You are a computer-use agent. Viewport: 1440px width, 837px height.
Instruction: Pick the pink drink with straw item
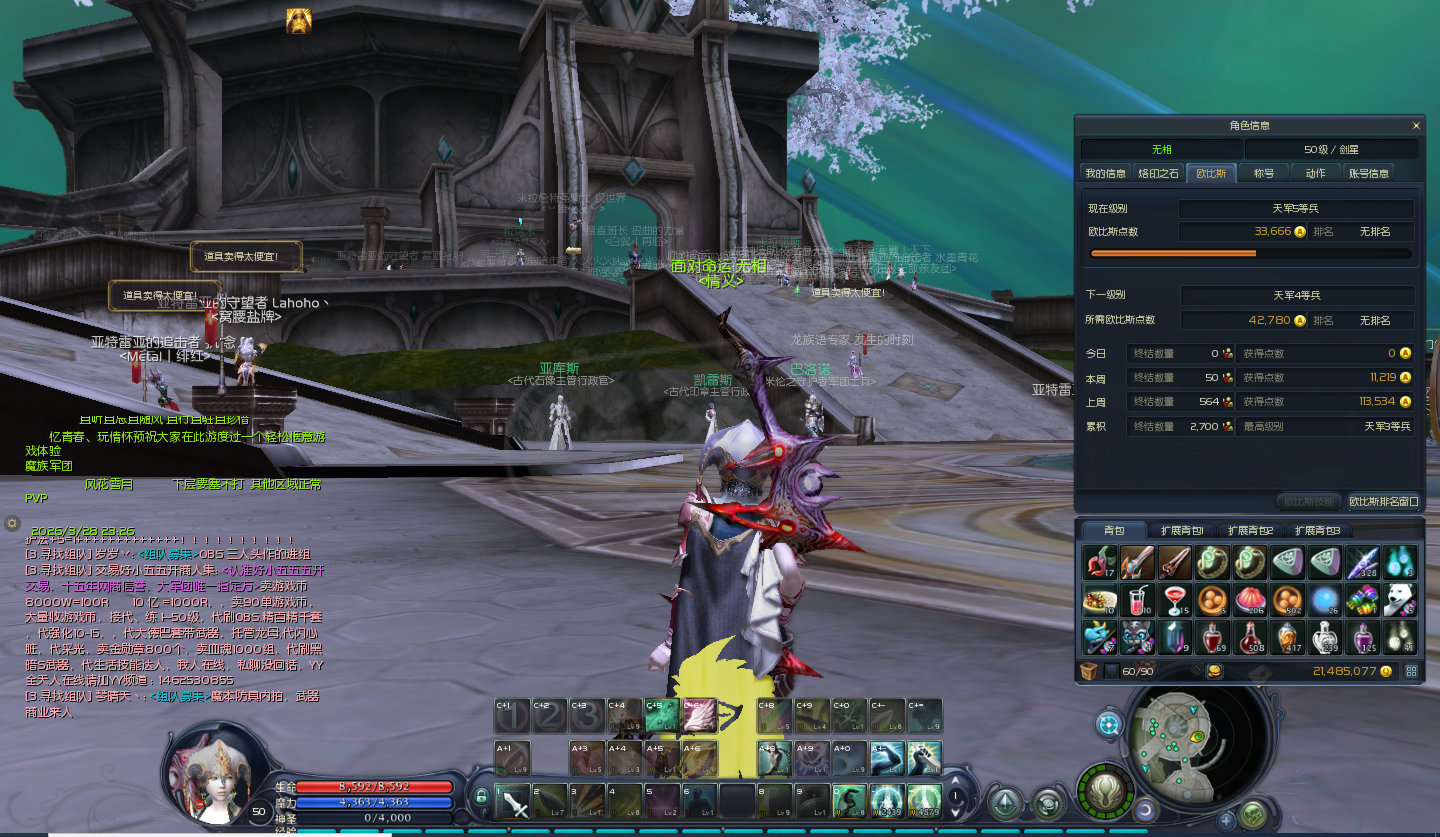(1136, 599)
